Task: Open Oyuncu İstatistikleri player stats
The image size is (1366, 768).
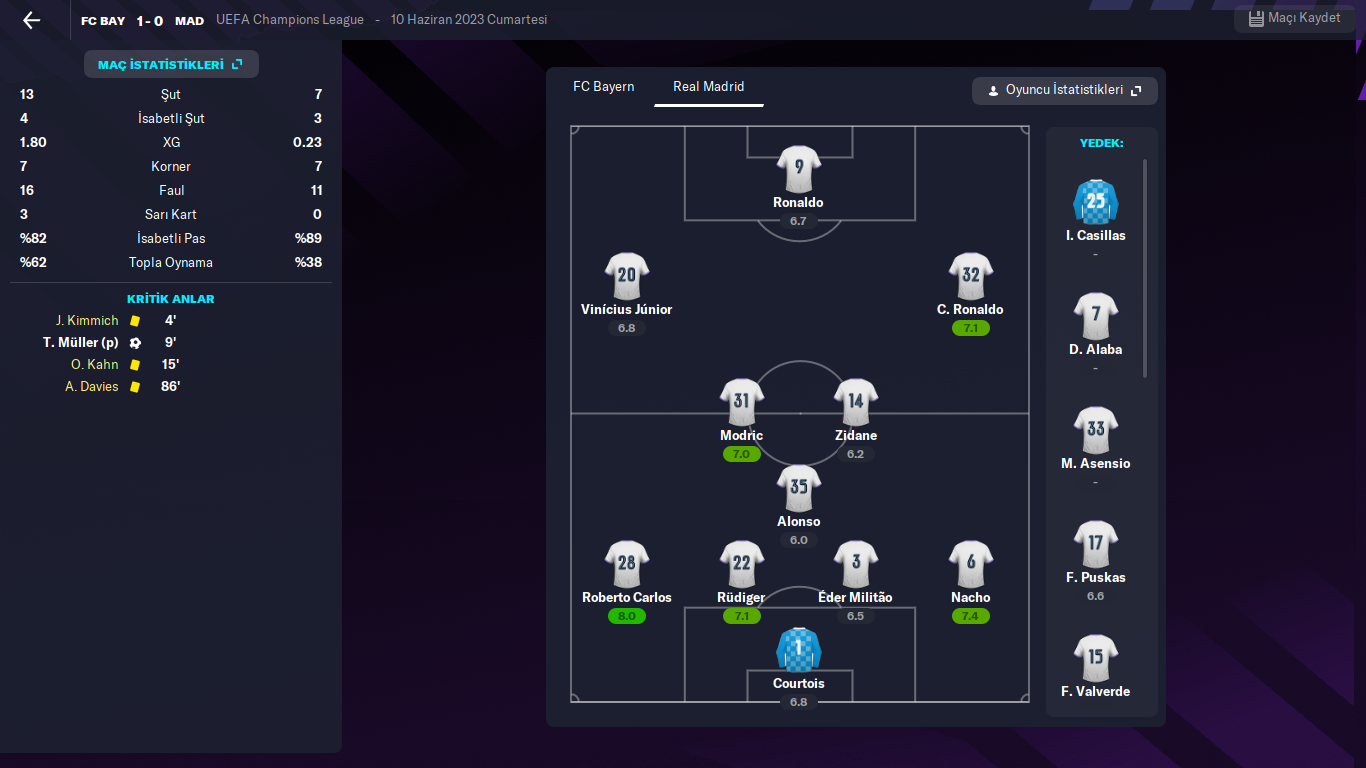Action: coord(1064,91)
